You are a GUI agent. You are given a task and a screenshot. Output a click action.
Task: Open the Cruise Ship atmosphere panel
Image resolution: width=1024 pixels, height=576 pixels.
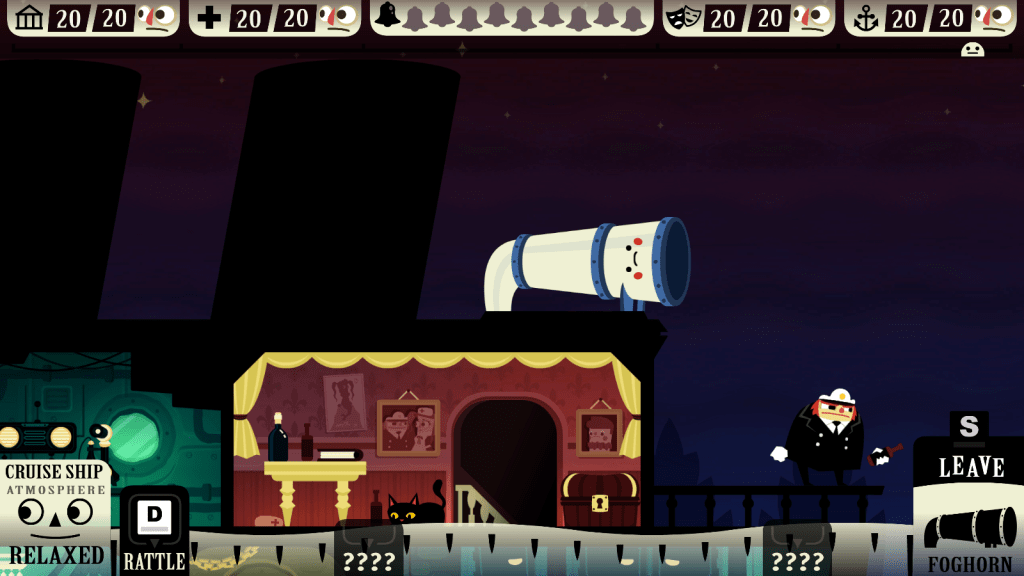tap(55, 516)
